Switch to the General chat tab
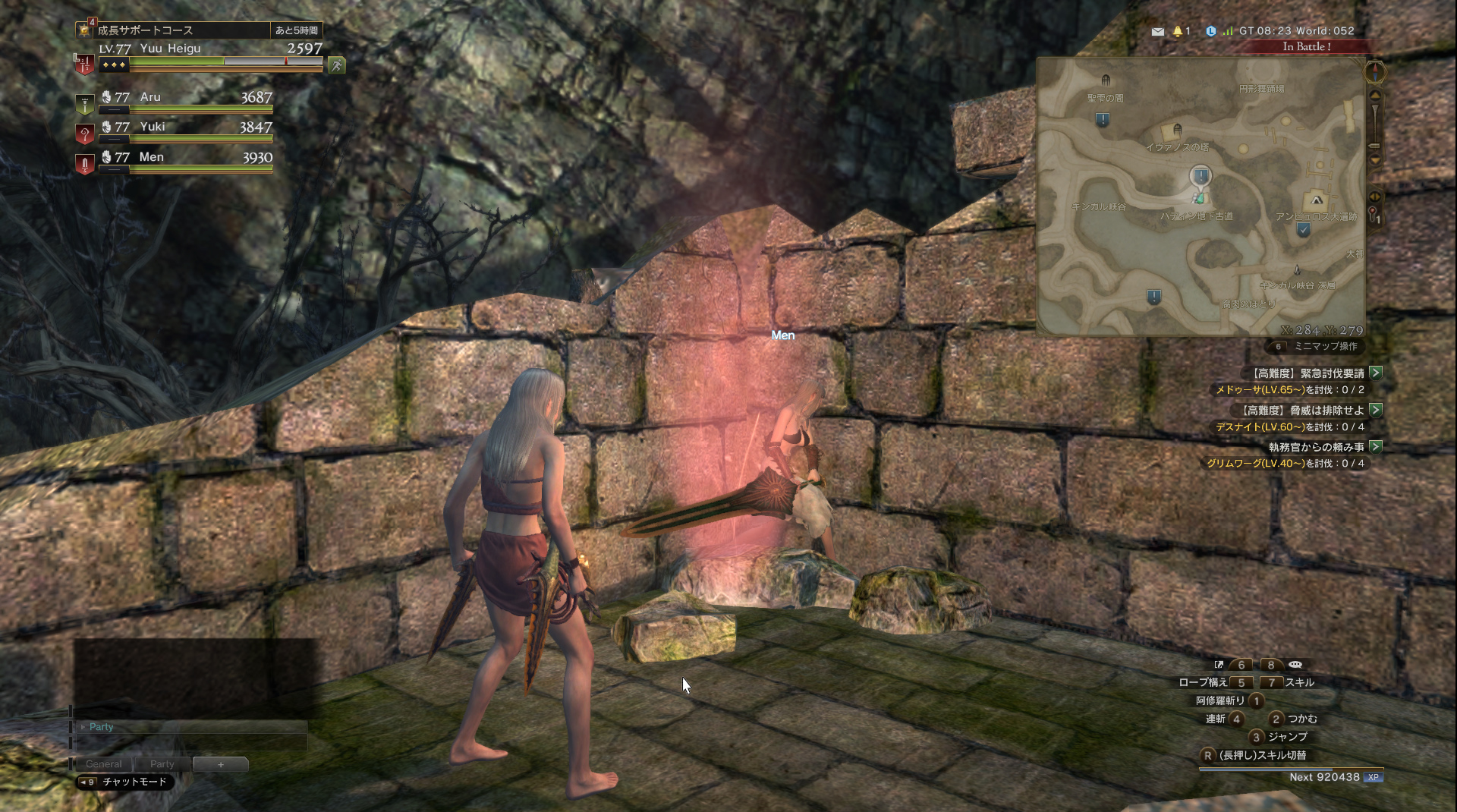This screenshot has width=1457, height=812. [x=103, y=764]
